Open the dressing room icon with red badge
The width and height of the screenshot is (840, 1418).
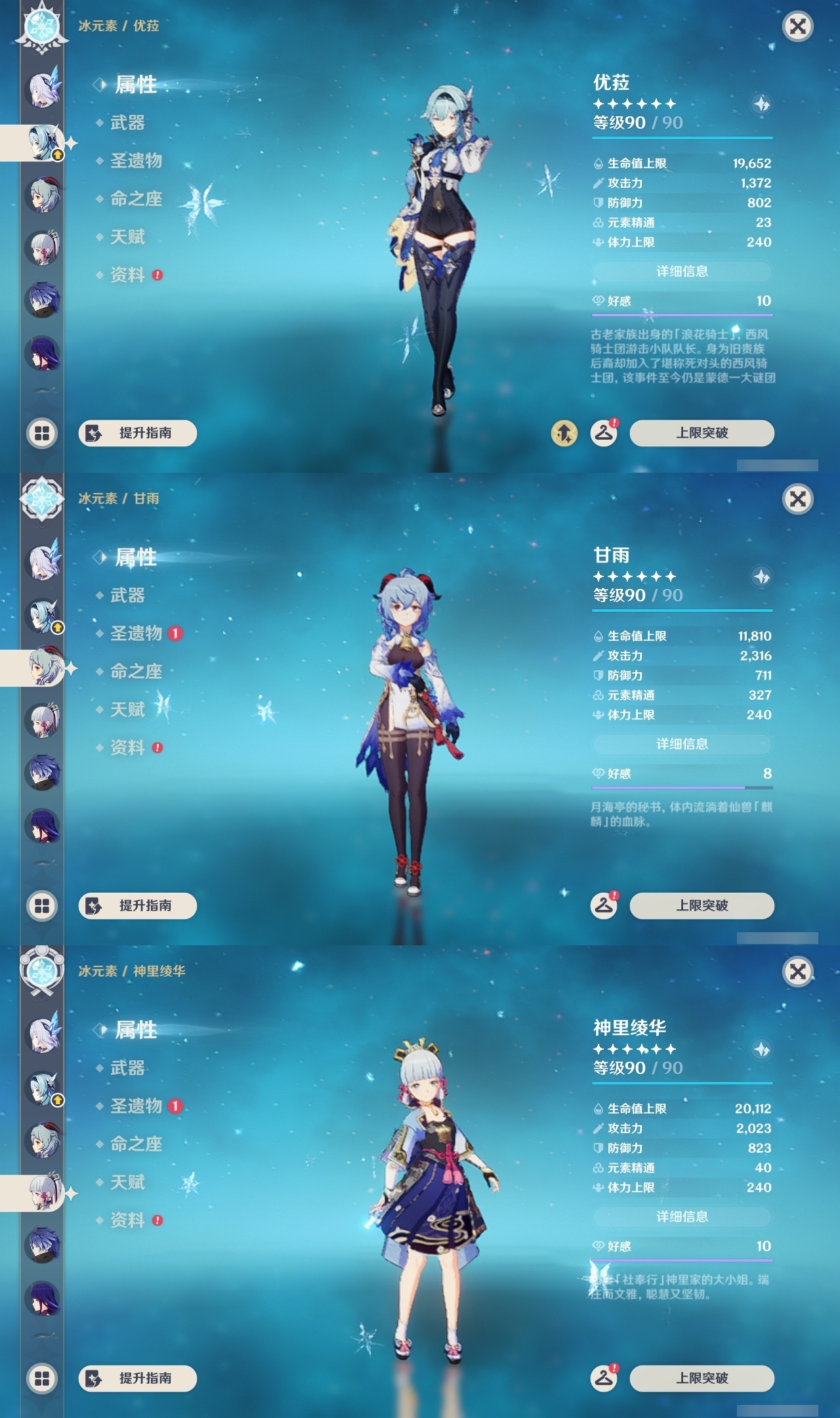604,433
